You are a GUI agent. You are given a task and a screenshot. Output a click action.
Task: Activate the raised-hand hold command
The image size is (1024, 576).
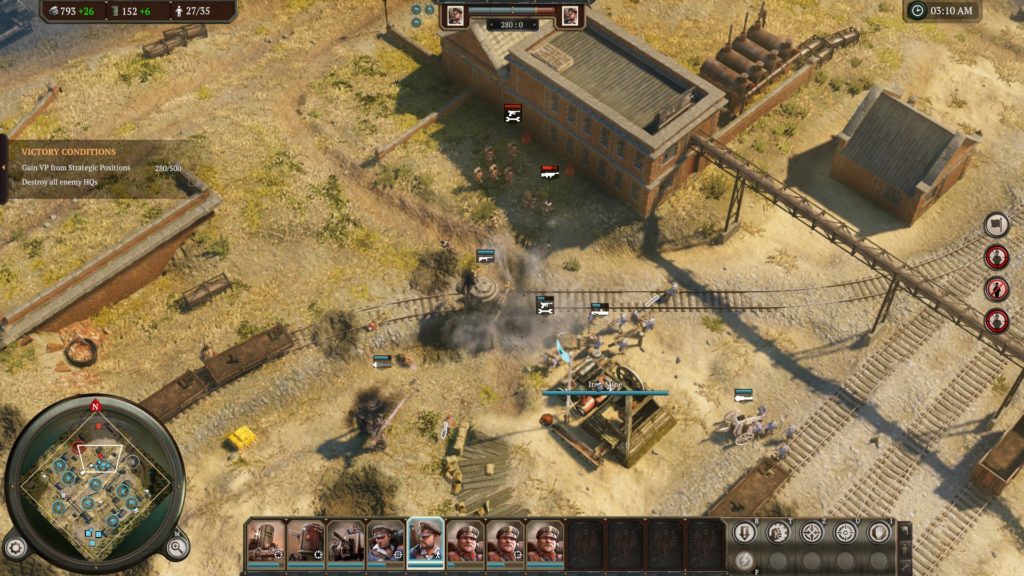coord(879,533)
